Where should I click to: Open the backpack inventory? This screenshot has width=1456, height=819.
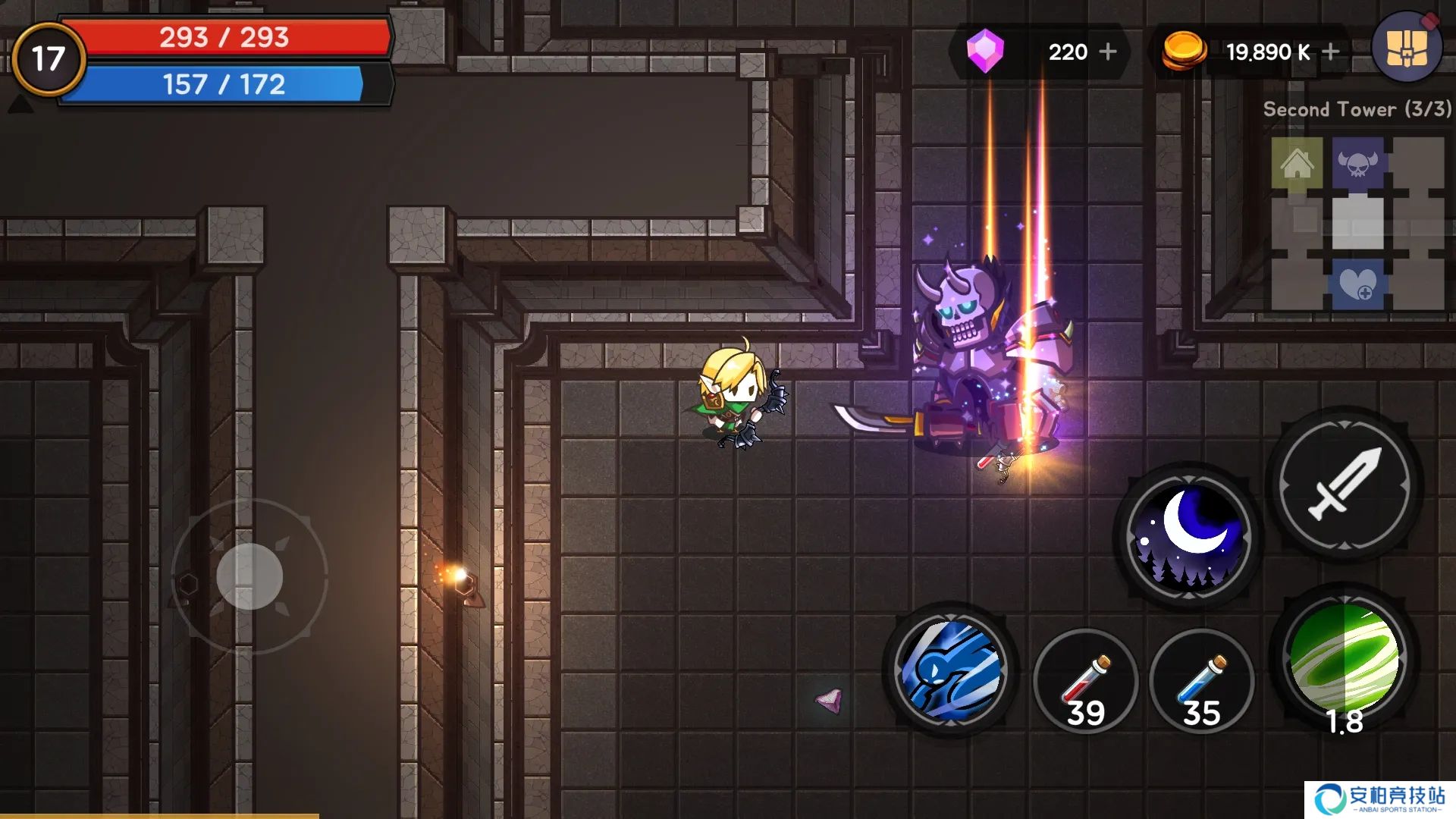point(1407,47)
